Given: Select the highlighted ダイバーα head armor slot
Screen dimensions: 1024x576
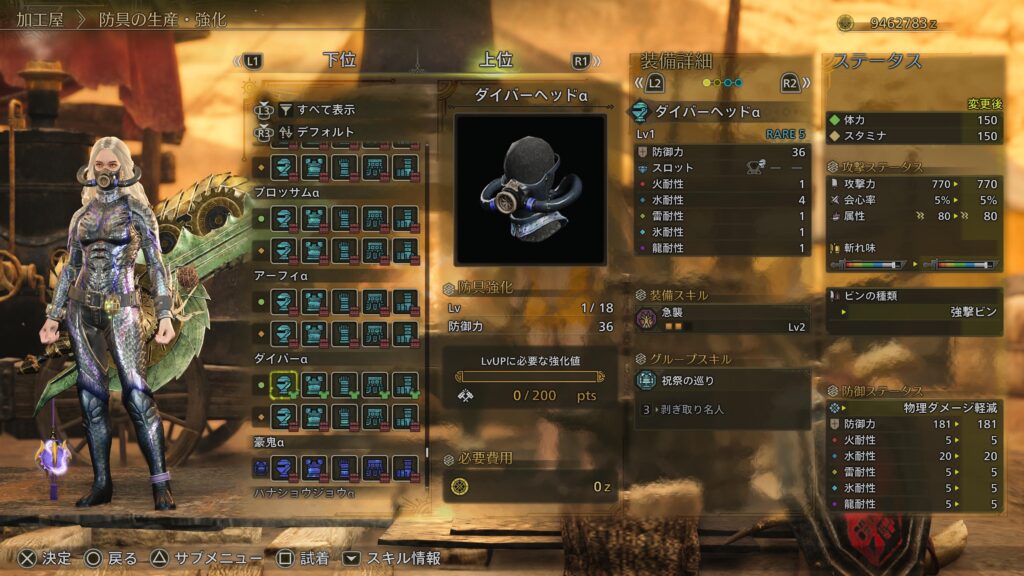Looking at the screenshot, I should 284,384.
